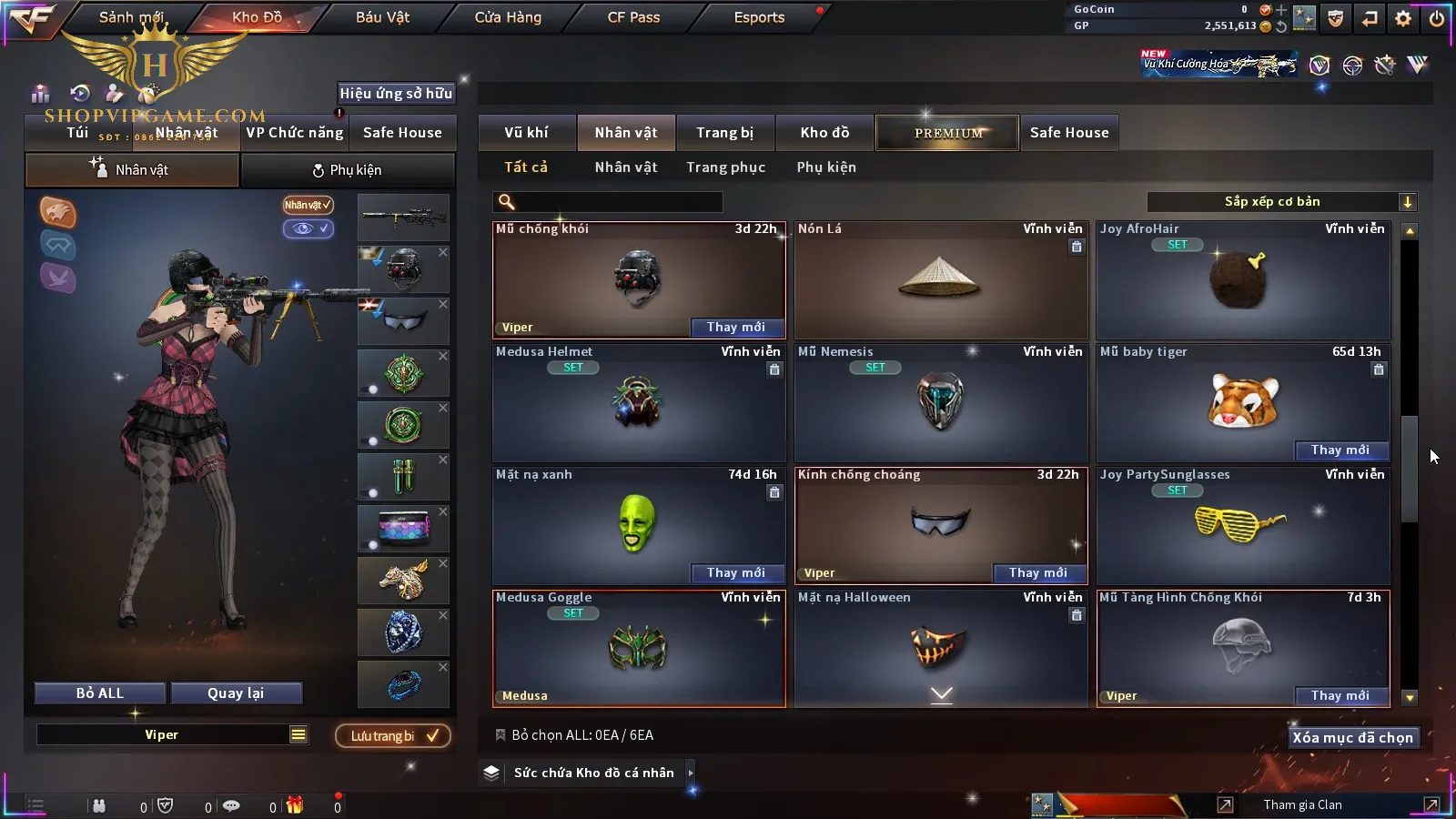Go to the CF Pass menu
This screenshot has height=819, width=1456.
(633, 17)
